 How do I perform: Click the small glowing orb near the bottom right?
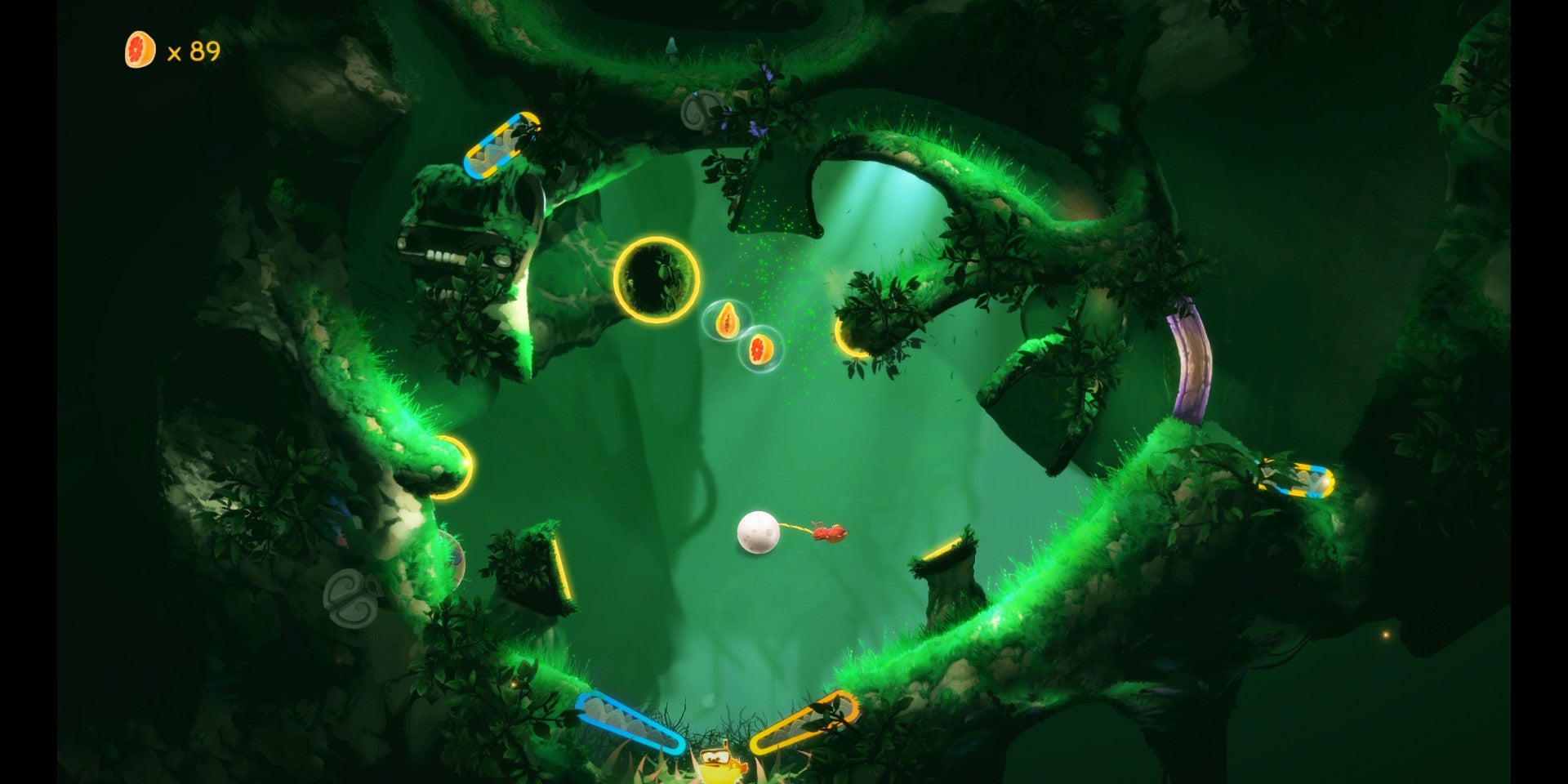pos(1385,635)
